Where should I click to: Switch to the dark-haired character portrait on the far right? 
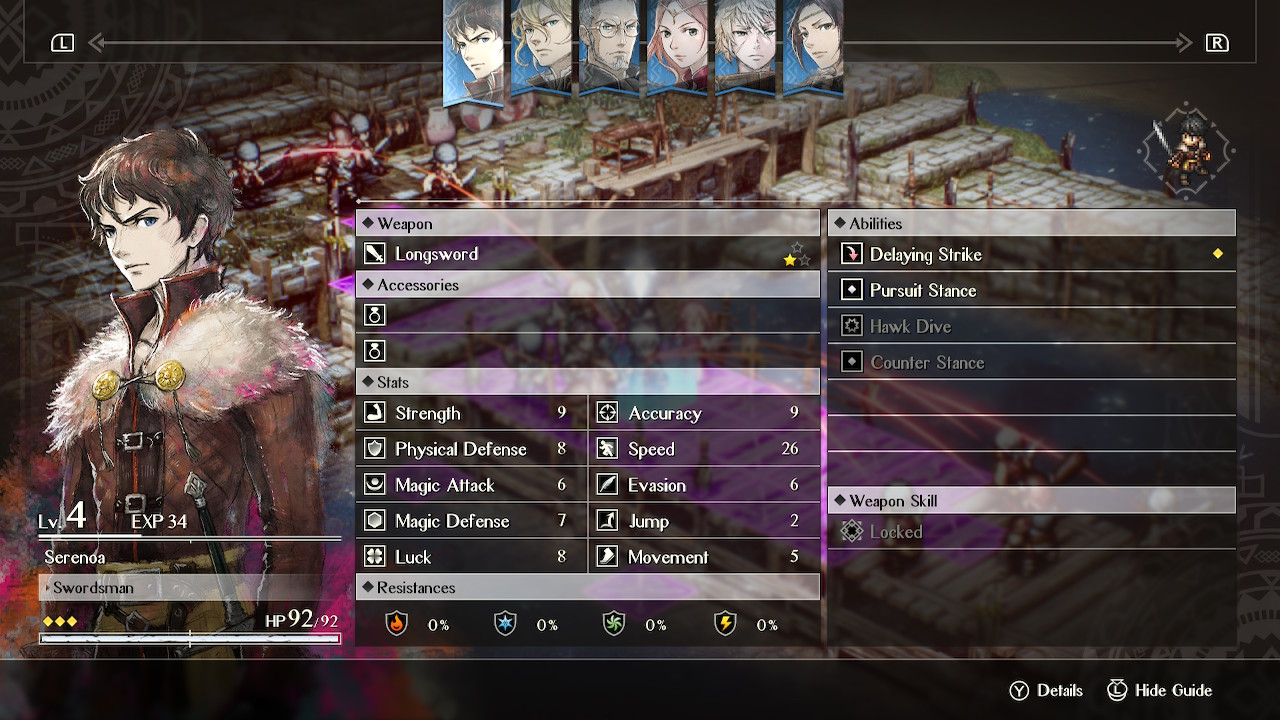tap(812, 47)
